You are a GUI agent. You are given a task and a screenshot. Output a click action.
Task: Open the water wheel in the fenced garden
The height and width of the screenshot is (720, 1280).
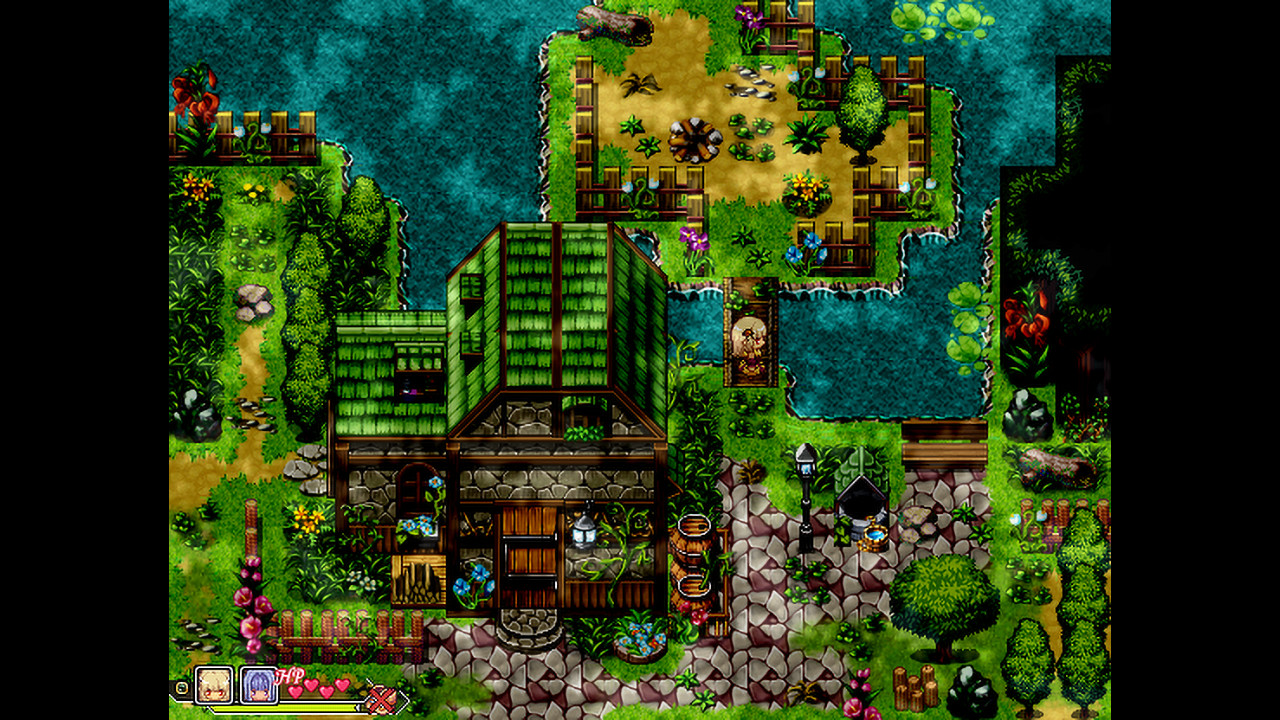695,140
